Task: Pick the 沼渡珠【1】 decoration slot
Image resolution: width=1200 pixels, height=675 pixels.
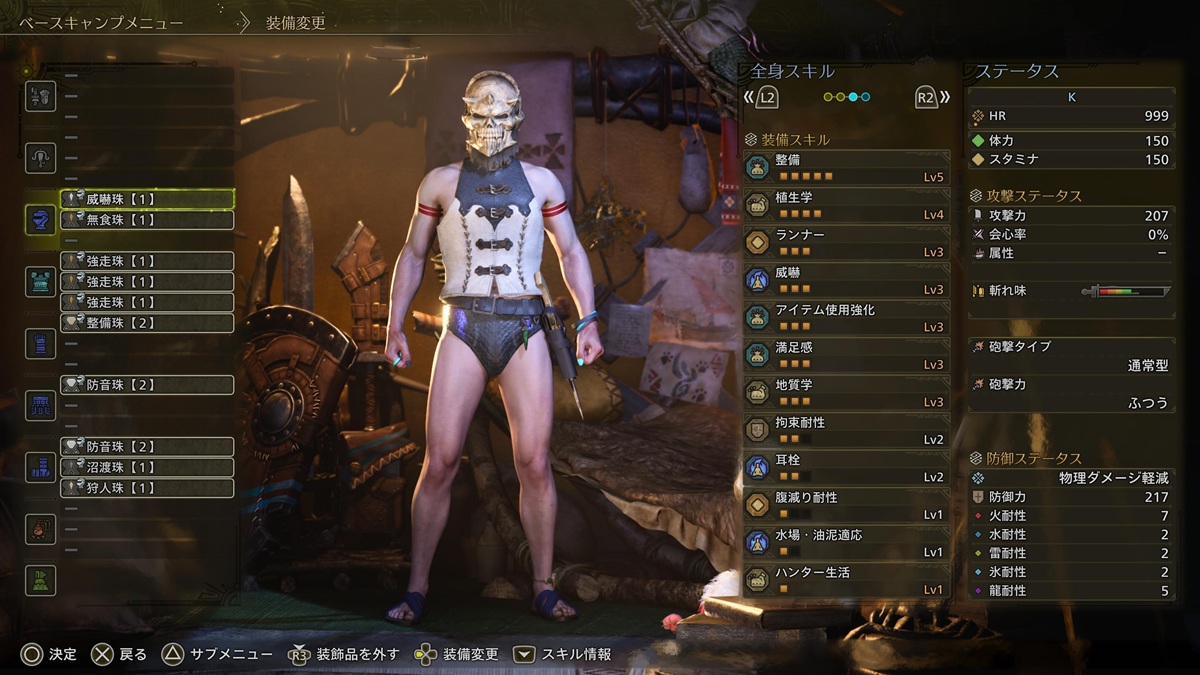Action: click(147, 467)
